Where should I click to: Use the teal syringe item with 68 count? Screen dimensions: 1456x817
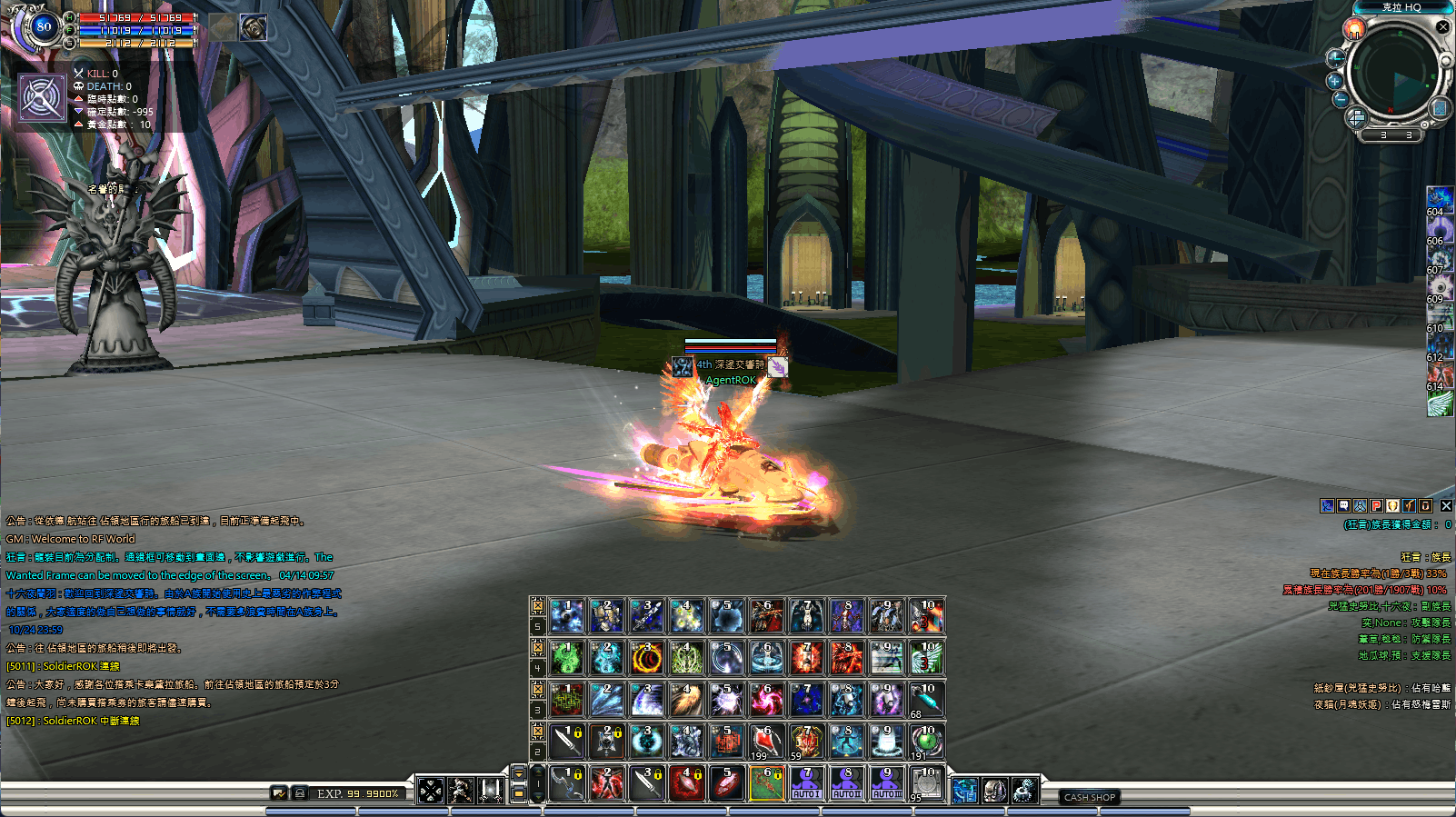click(926, 700)
